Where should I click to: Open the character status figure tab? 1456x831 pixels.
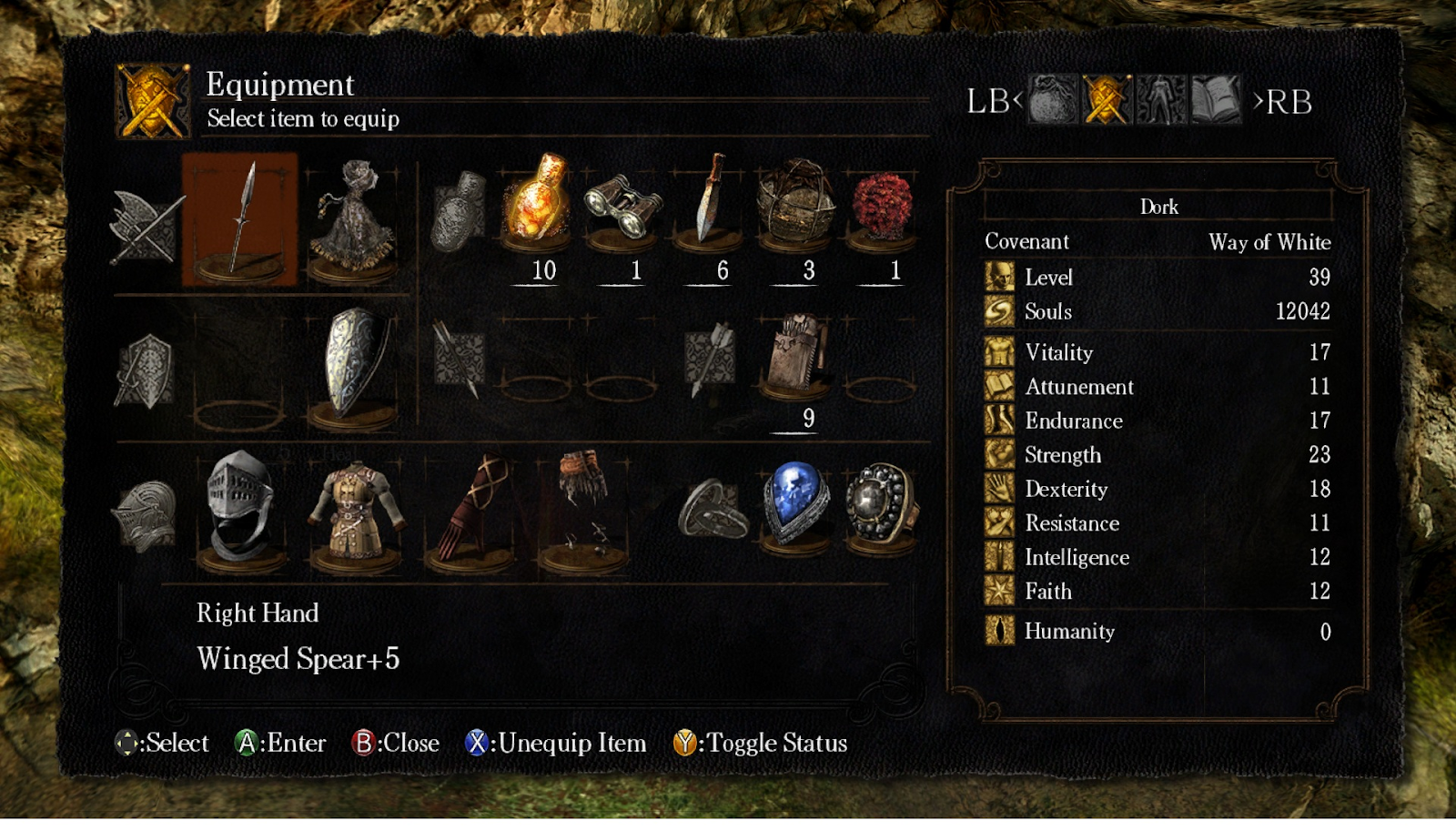click(1161, 100)
